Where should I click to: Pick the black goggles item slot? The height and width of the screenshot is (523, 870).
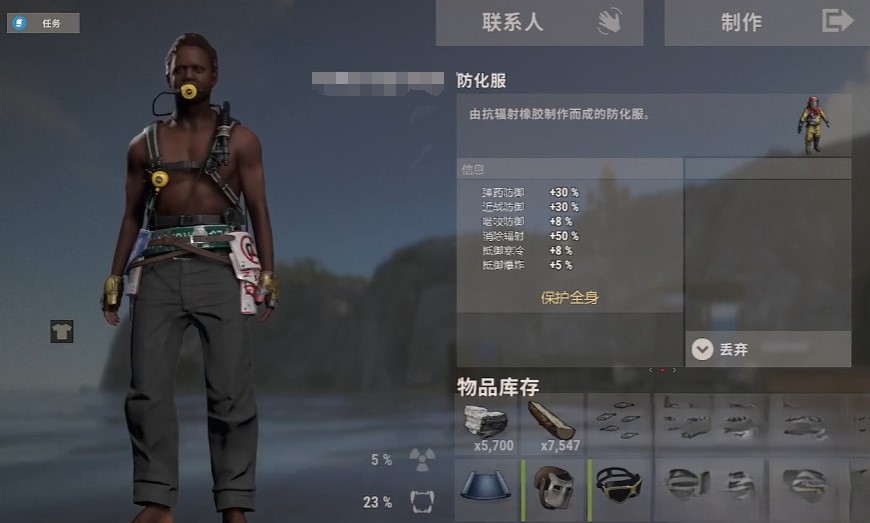pos(620,488)
